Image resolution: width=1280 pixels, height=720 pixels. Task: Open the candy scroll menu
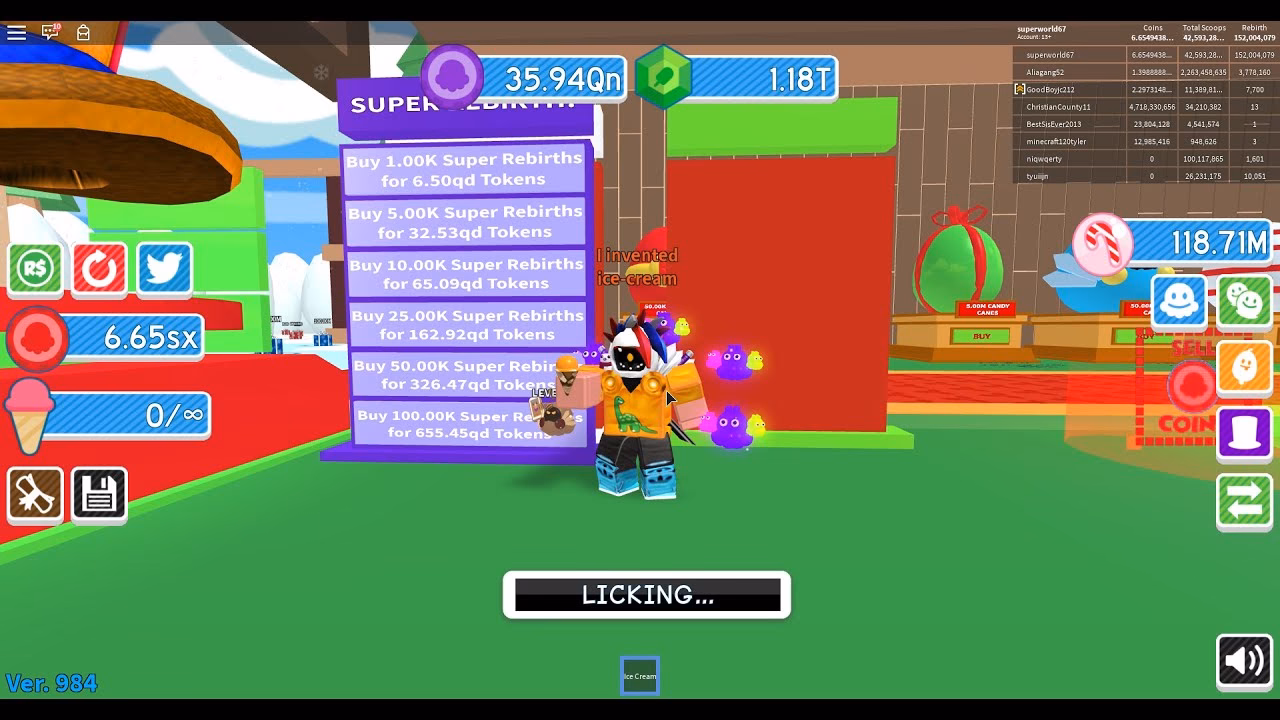(x=35, y=494)
